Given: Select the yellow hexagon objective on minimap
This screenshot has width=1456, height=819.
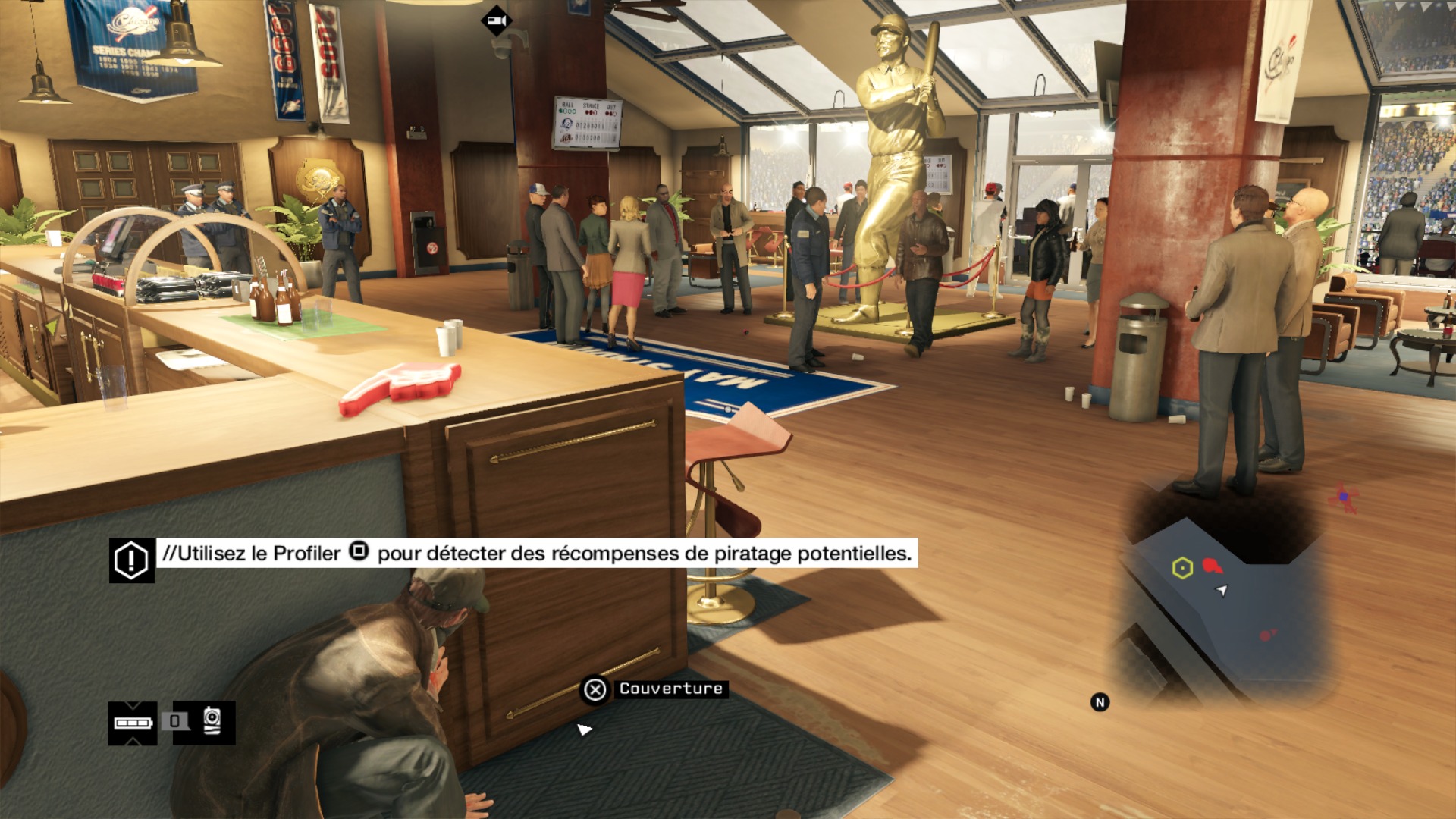Looking at the screenshot, I should click(x=1182, y=567).
